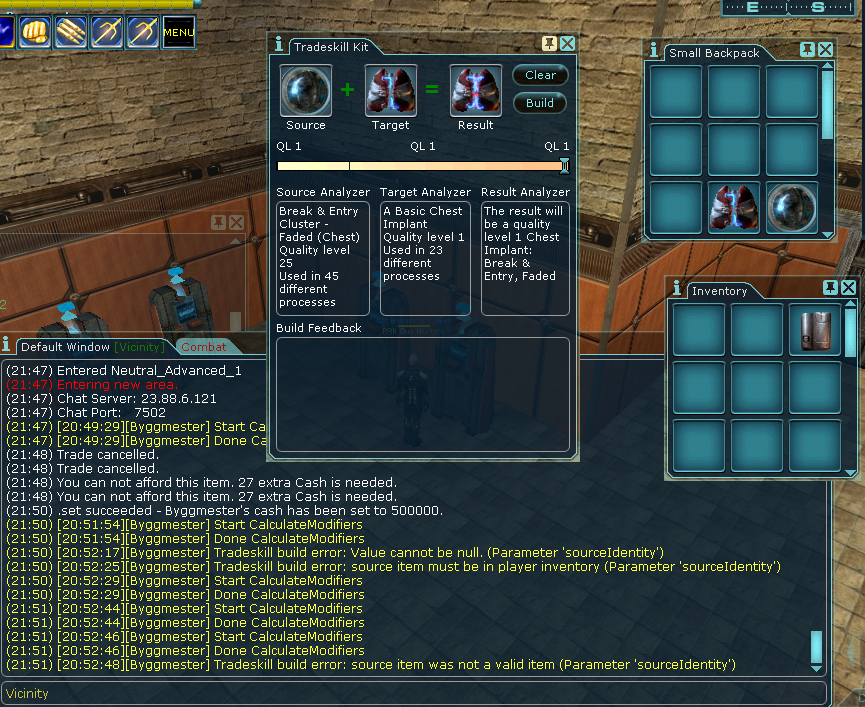Close the Tradeskill Kit window
Viewport: 865px width, 707px height.
(x=567, y=44)
